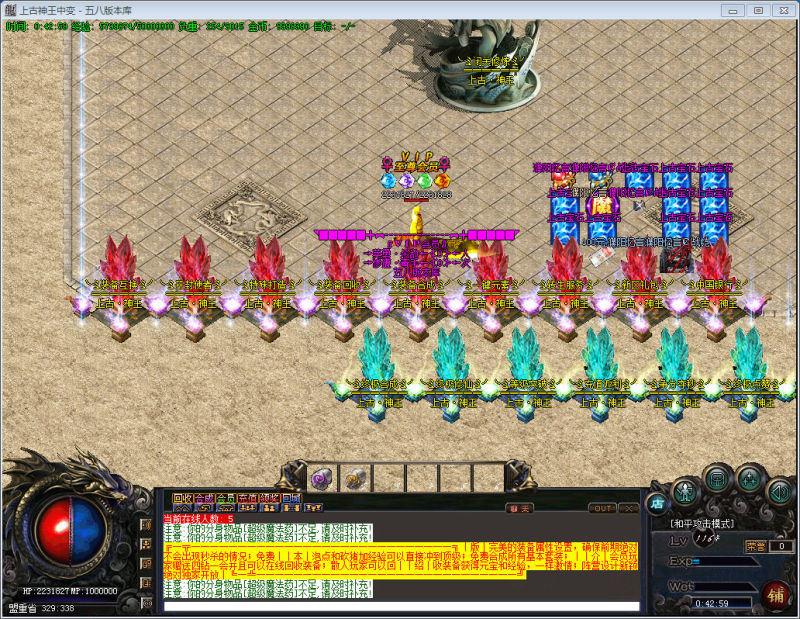Switch to the 会员 member tab
Image resolution: width=800 pixels, height=619 pixels.
pyautogui.click(x=226, y=498)
